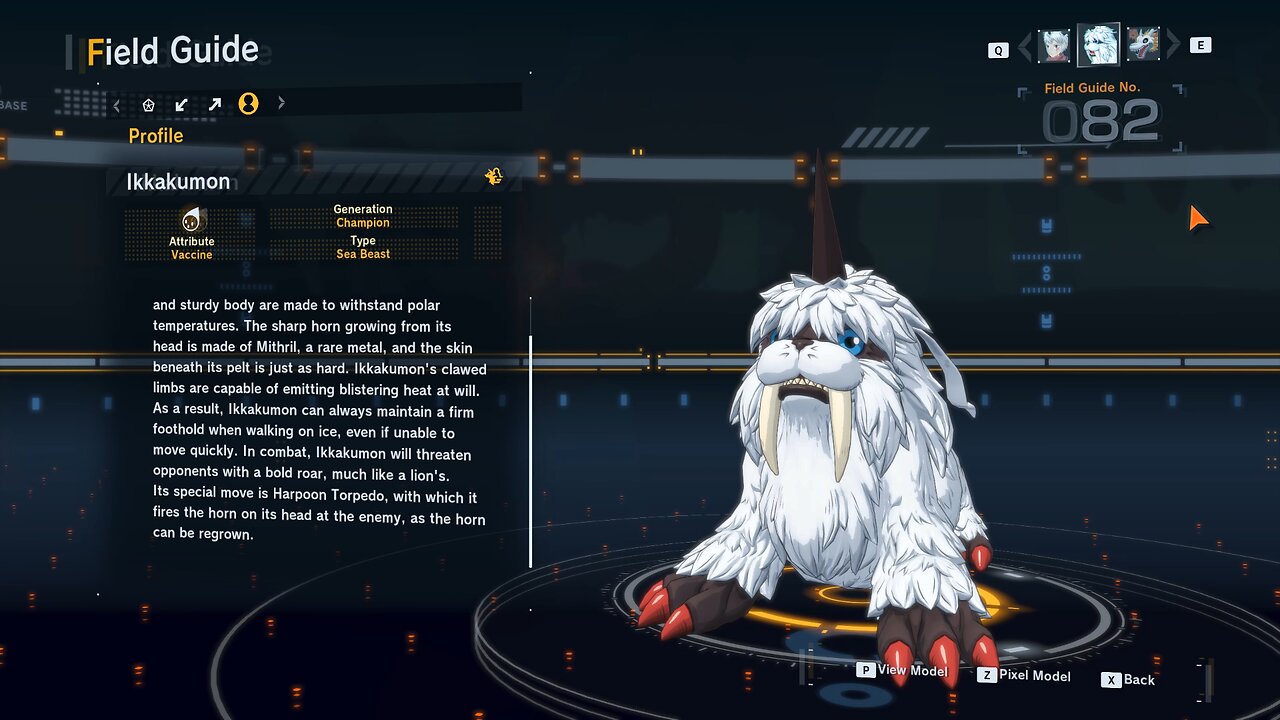Switch to the up-right arrow tab
1280x720 pixels.
coord(214,104)
